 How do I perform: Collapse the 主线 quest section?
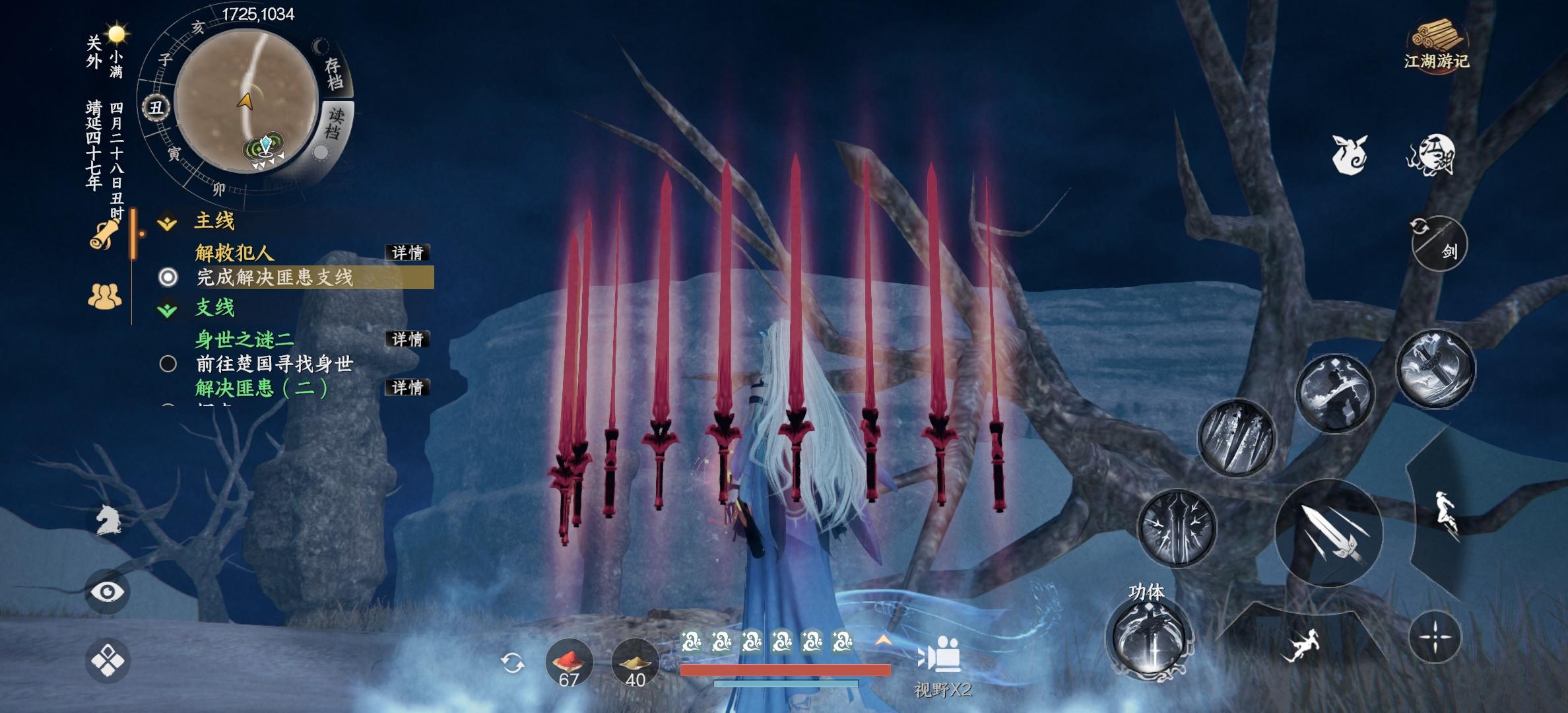coord(168,222)
